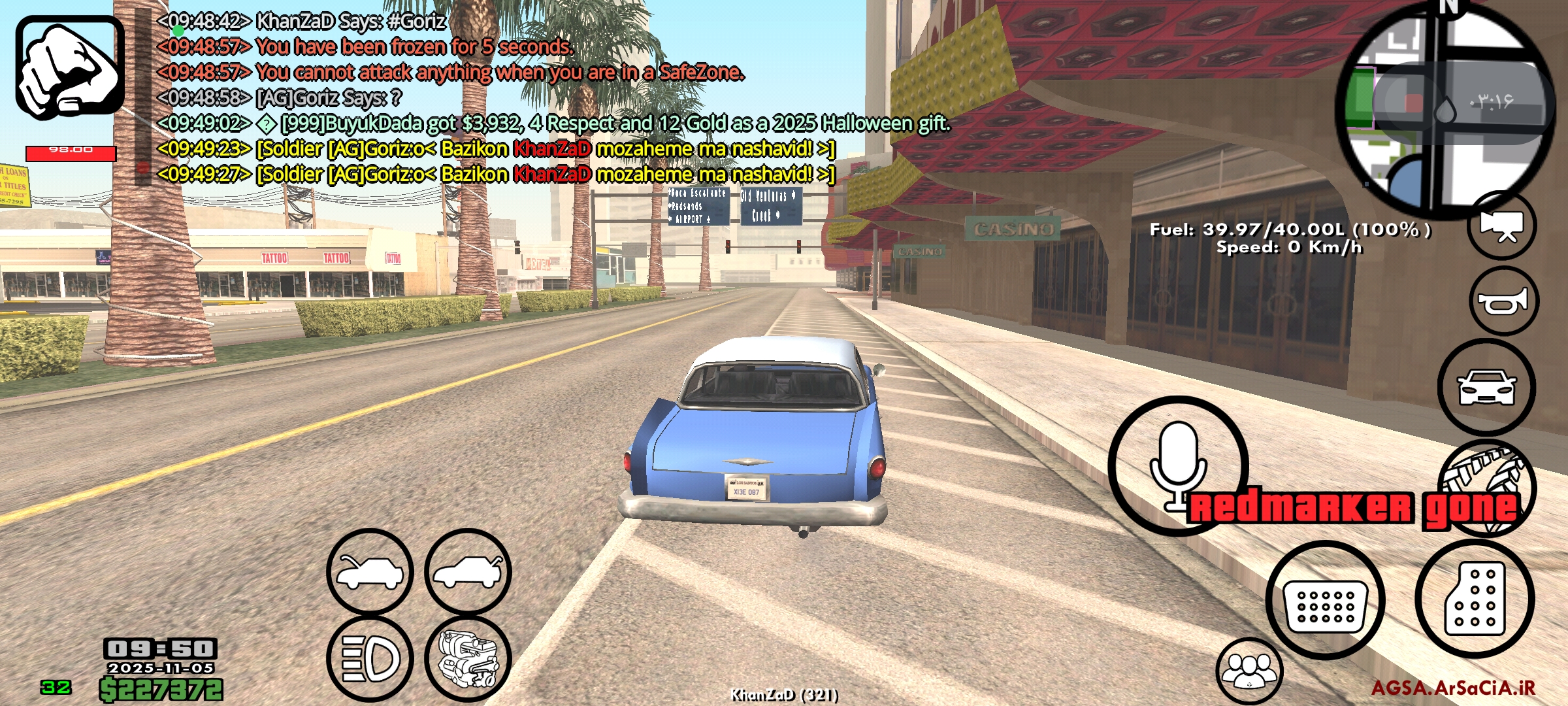The height and width of the screenshot is (706, 1568).
Task: Hit the accelerator pedal button
Action: pyautogui.click(x=1475, y=599)
